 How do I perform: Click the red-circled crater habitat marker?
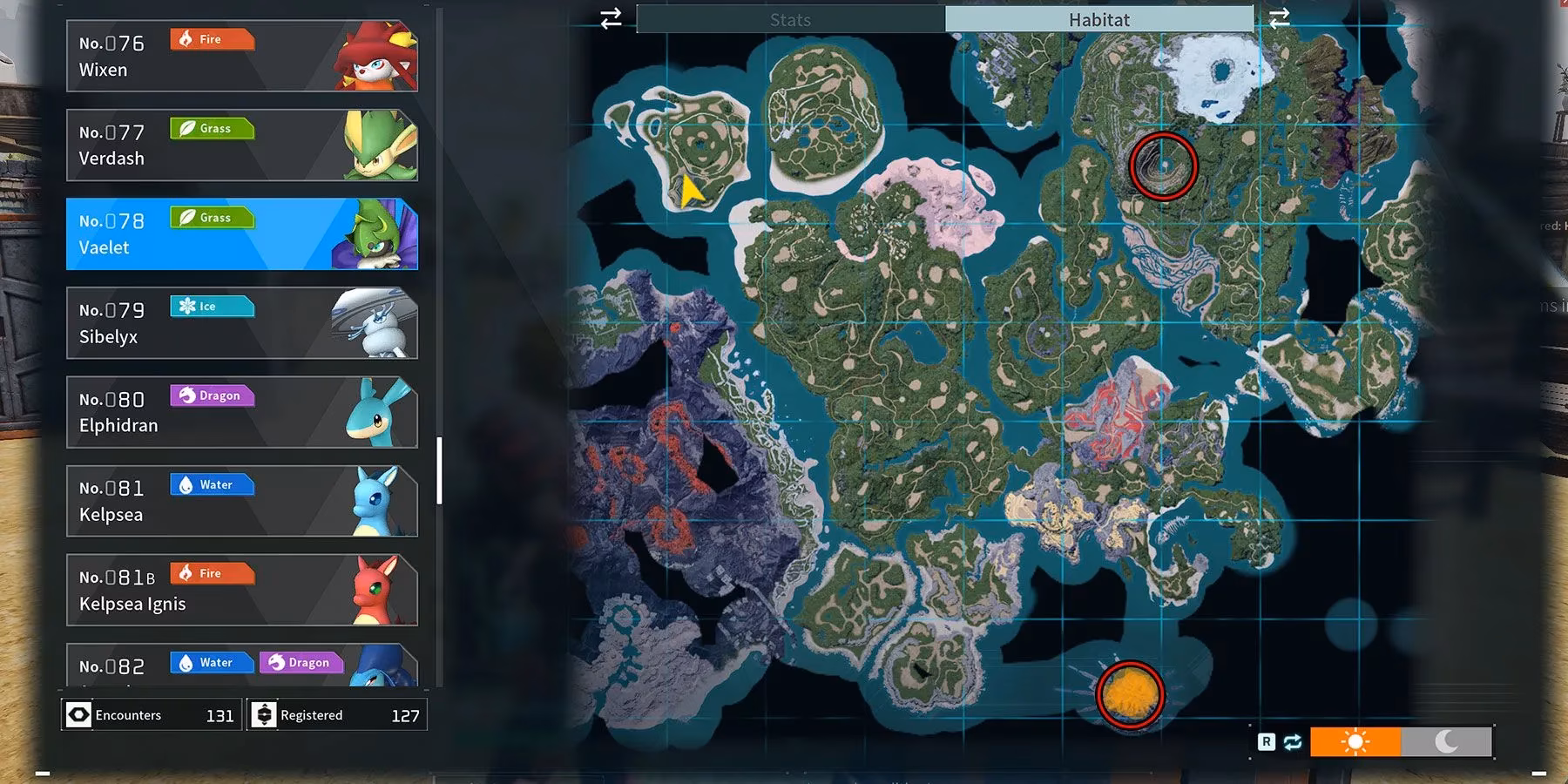pyautogui.click(x=1163, y=166)
